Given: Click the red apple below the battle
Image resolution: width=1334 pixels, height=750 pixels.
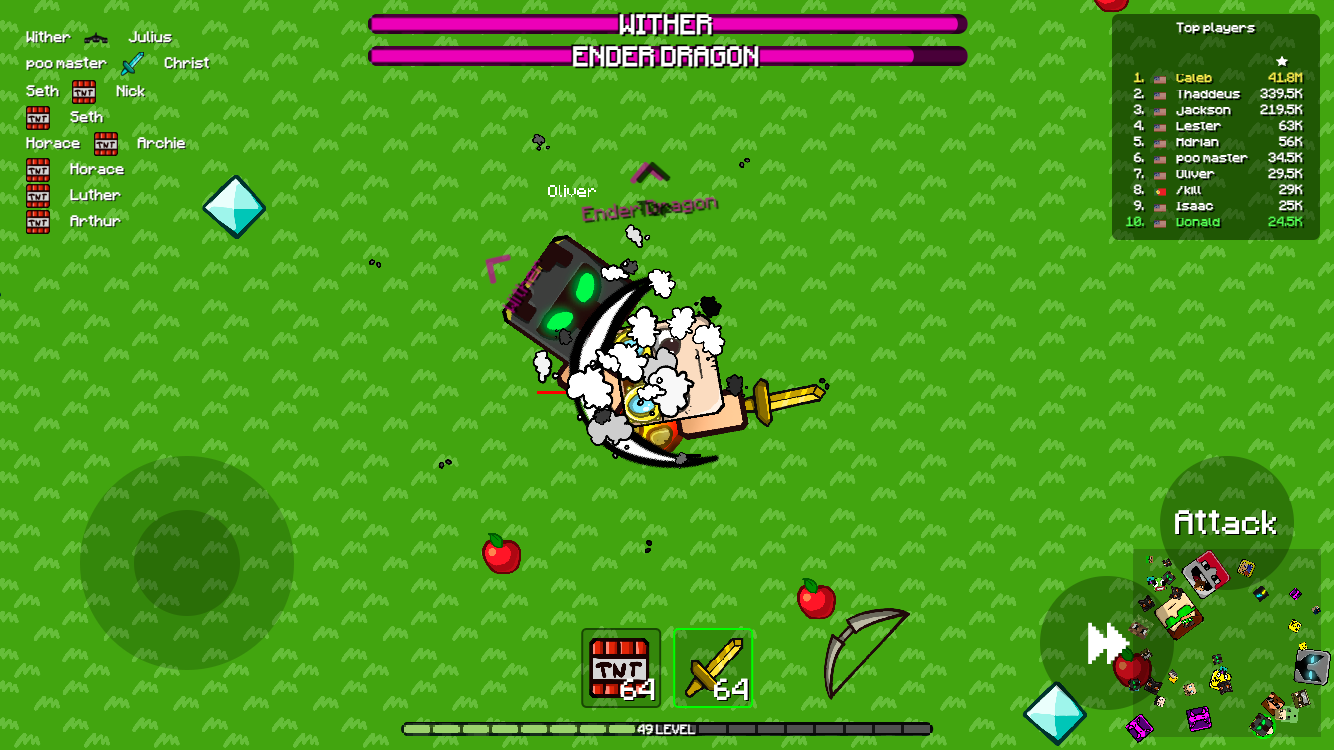Looking at the screenshot, I should (x=501, y=556).
